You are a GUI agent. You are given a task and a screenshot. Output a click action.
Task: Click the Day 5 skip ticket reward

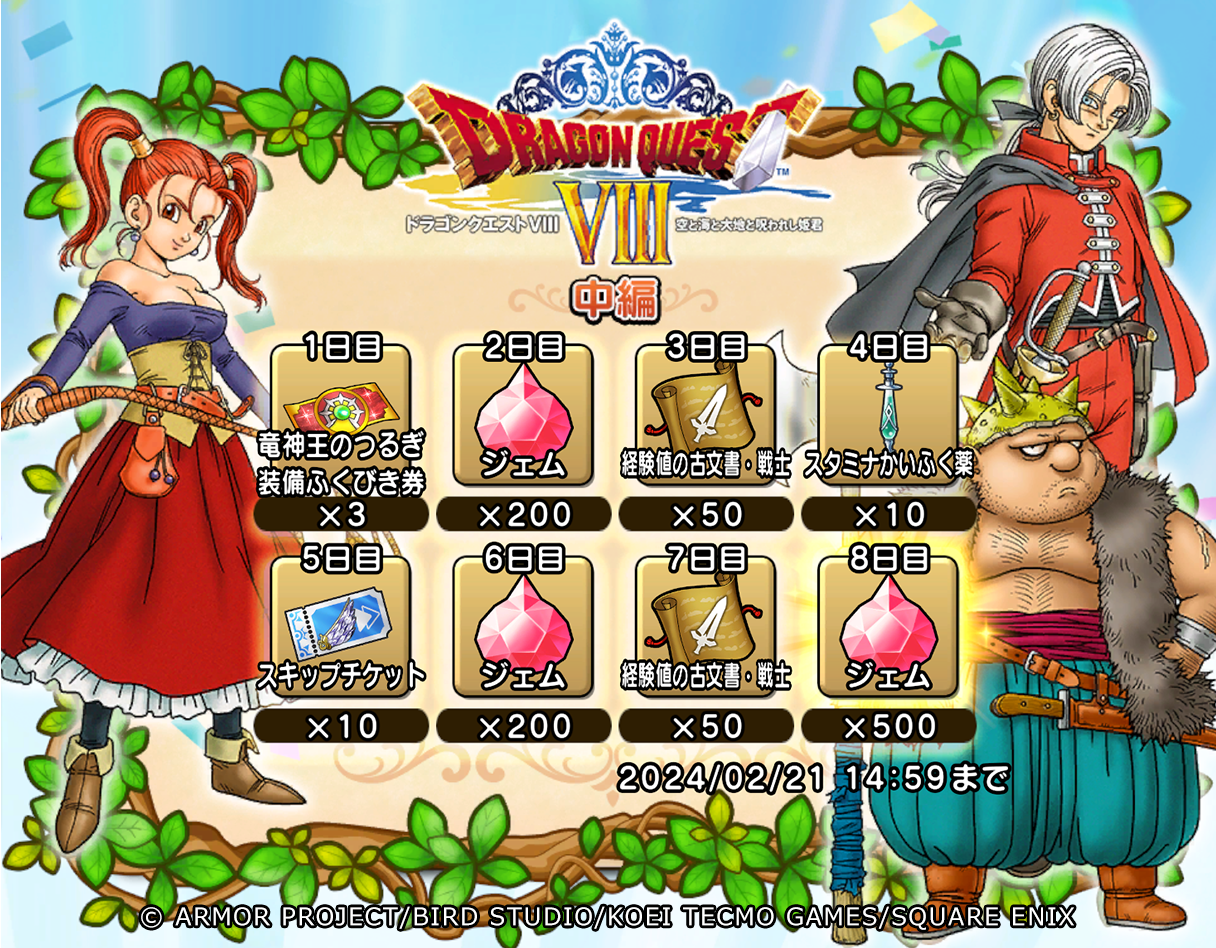[341, 630]
